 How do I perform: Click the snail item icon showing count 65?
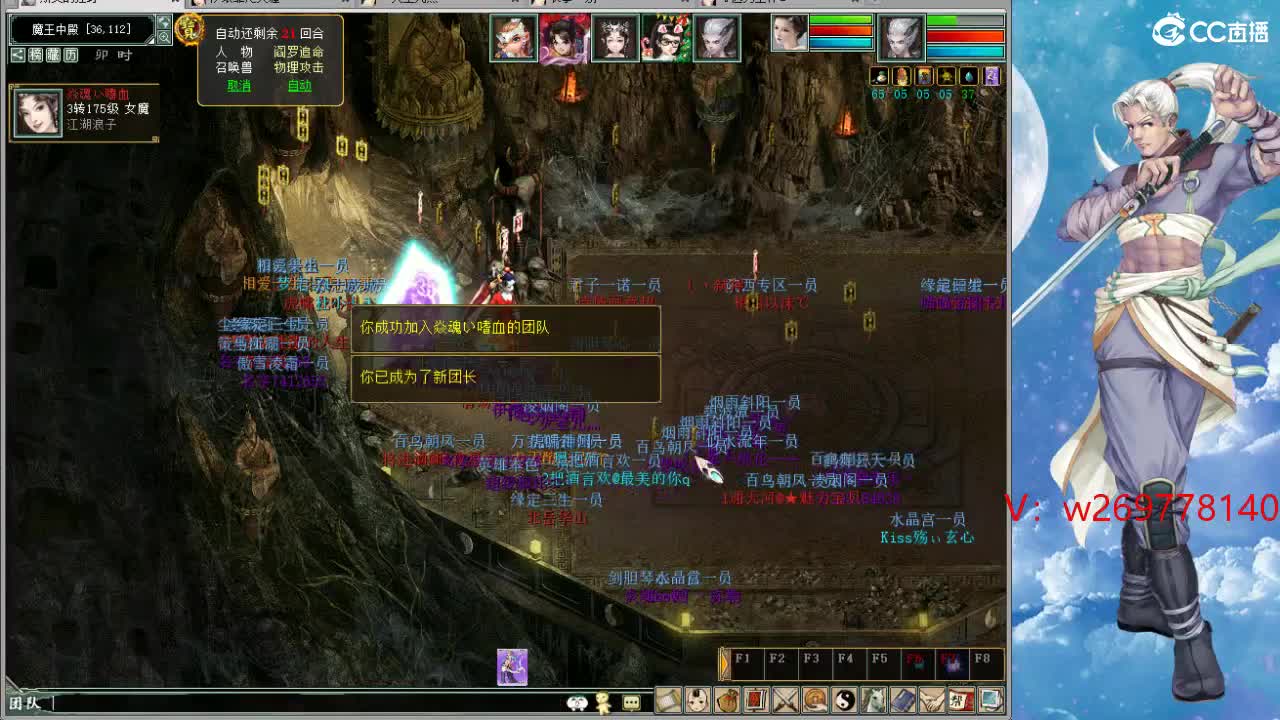click(x=878, y=76)
